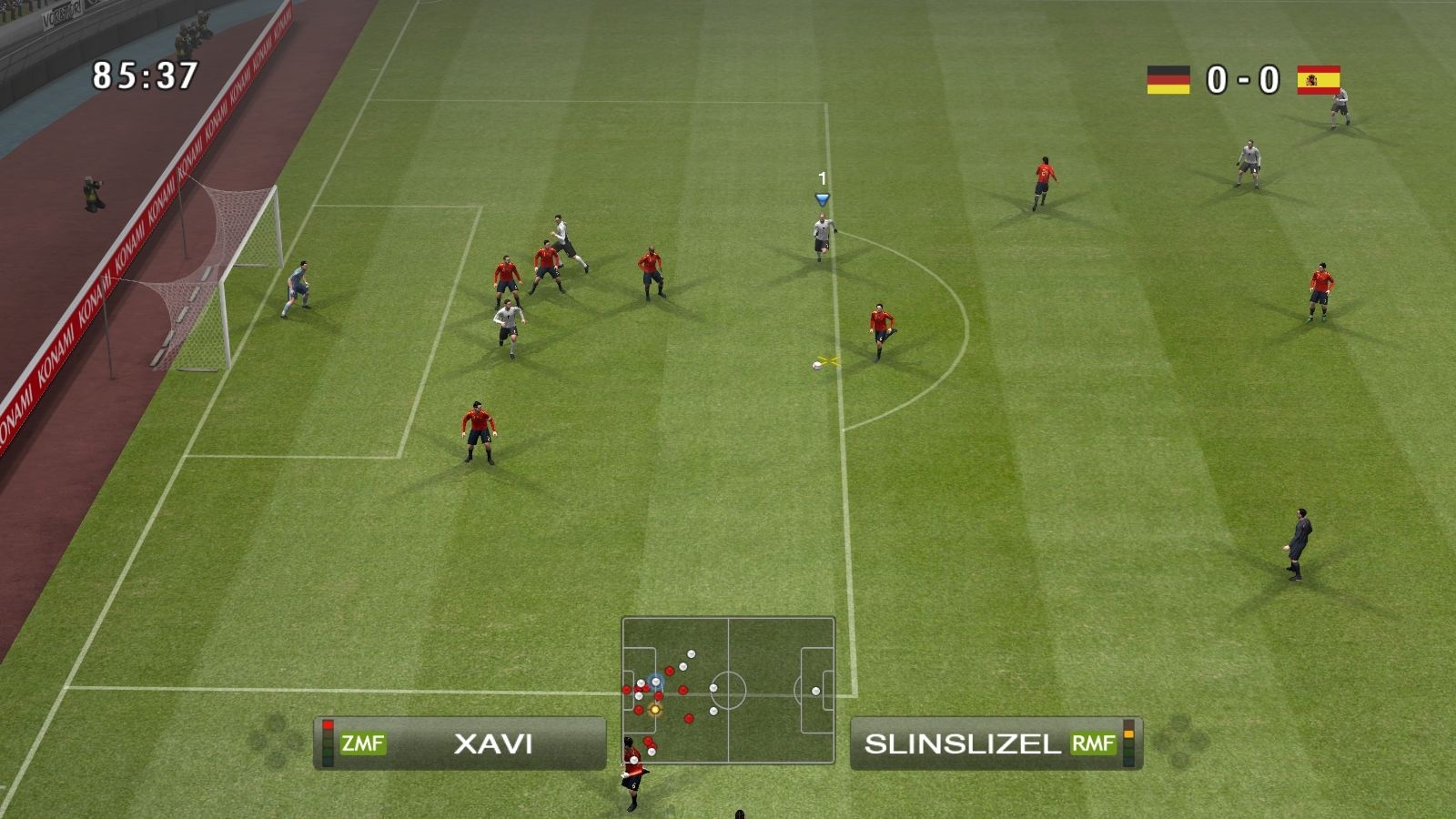Toggle the yellow highlighted dot on the radar
Viewport: 1456px width, 819px height.
click(653, 709)
